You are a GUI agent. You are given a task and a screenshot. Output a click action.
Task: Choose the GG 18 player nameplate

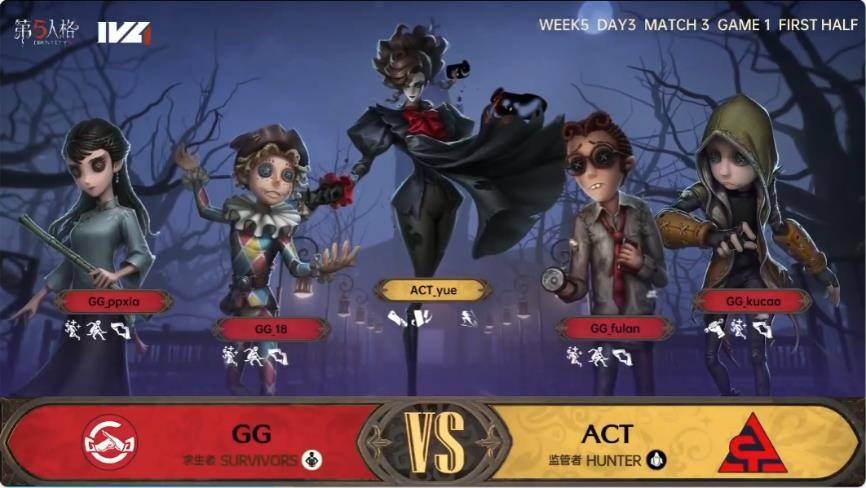pos(271,328)
